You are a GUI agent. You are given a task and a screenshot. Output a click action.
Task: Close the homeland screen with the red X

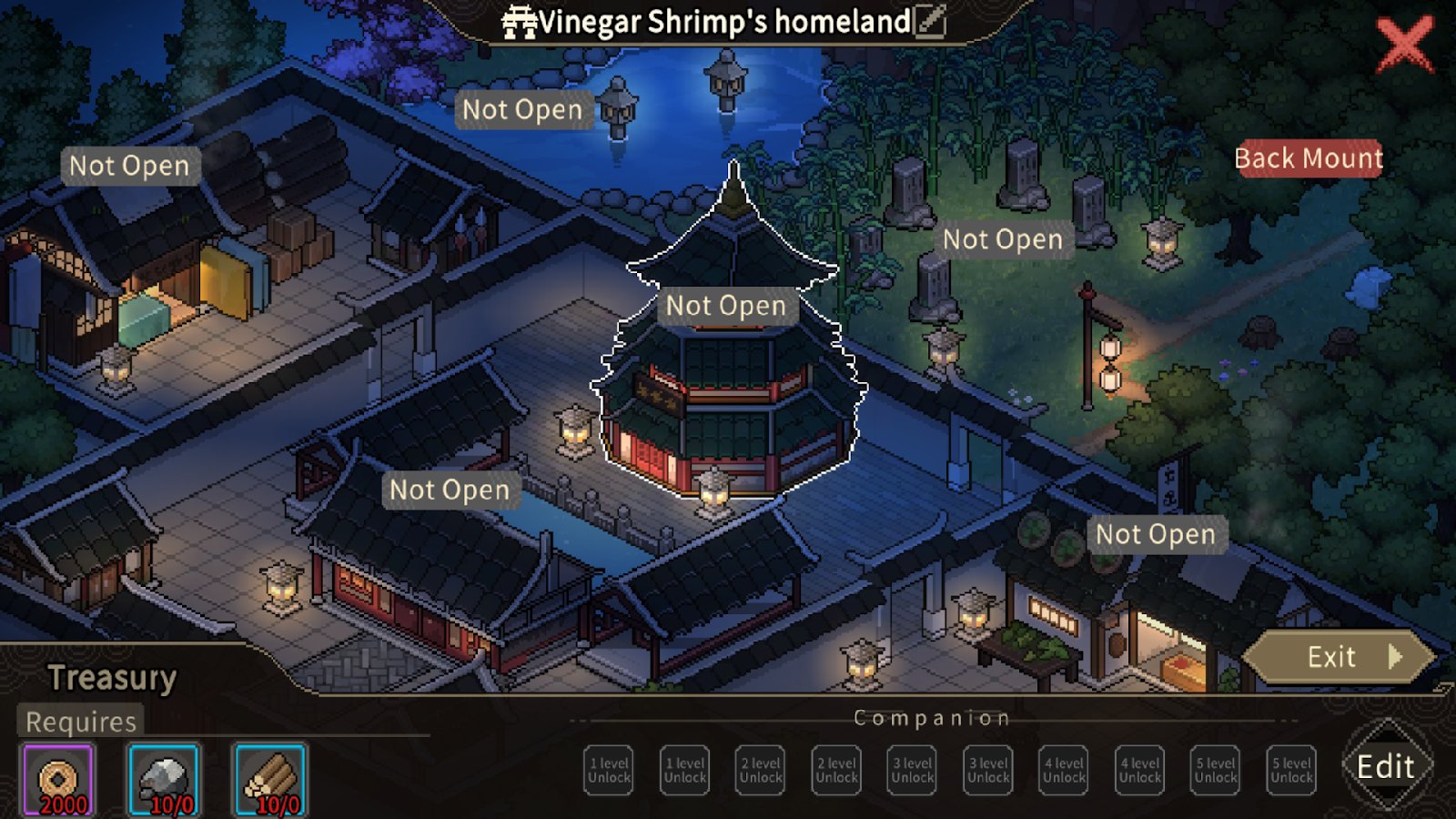(1404, 45)
